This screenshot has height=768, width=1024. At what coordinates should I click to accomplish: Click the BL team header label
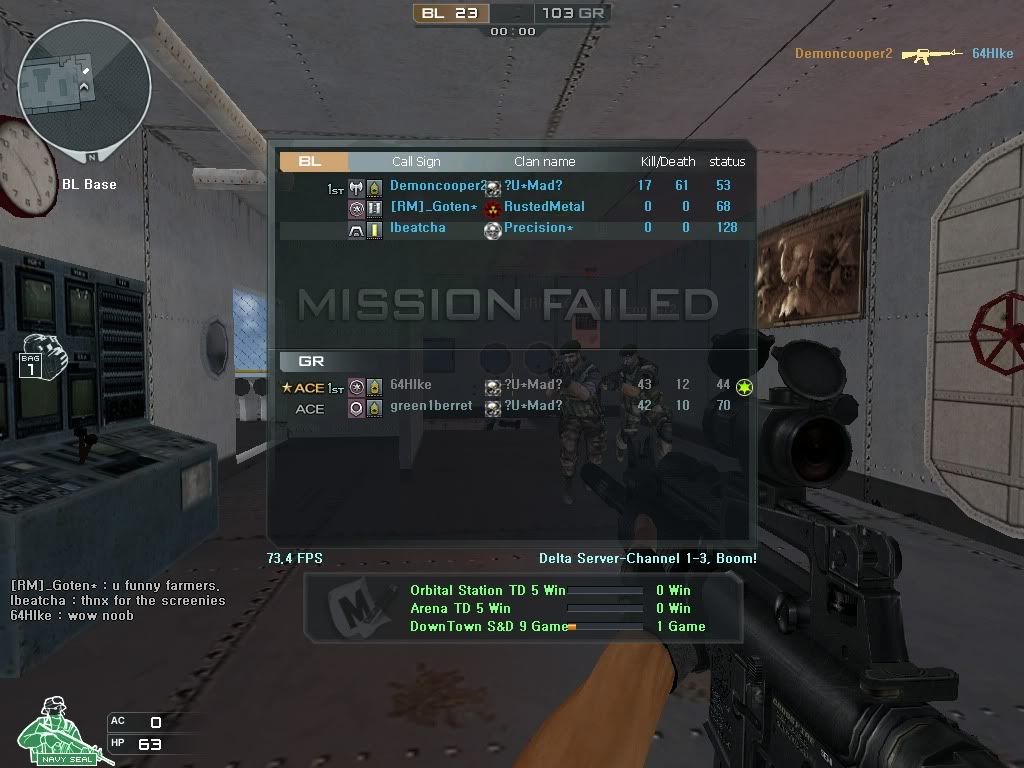[x=313, y=161]
